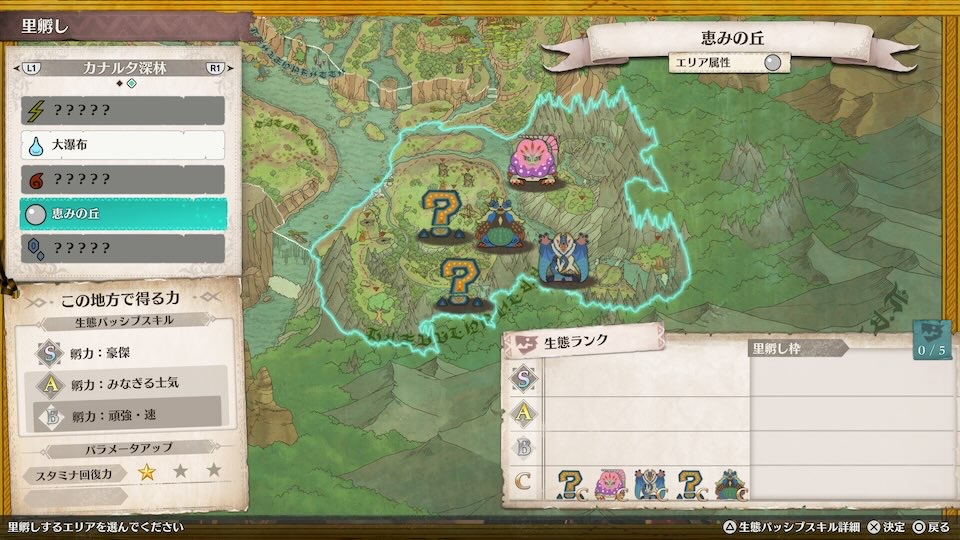Select the unknown area with lightning icon
The image size is (960, 540).
(x=123, y=110)
